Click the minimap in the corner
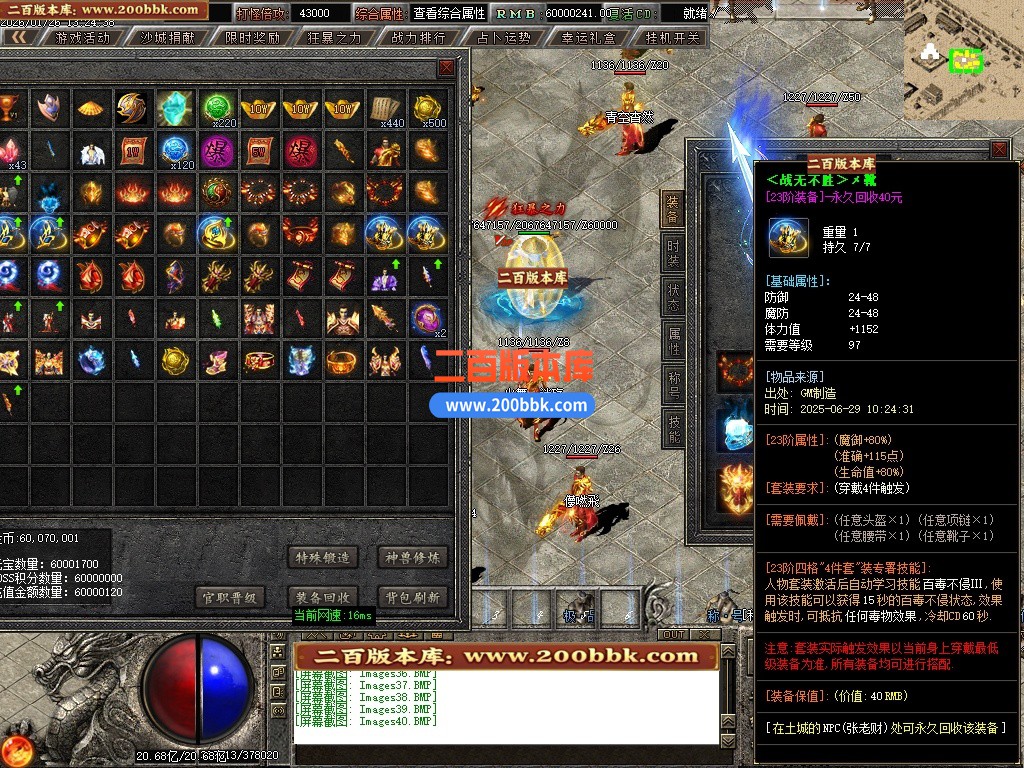This screenshot has height=768, width=1024. pyautogui.click(x=963, y=58)
